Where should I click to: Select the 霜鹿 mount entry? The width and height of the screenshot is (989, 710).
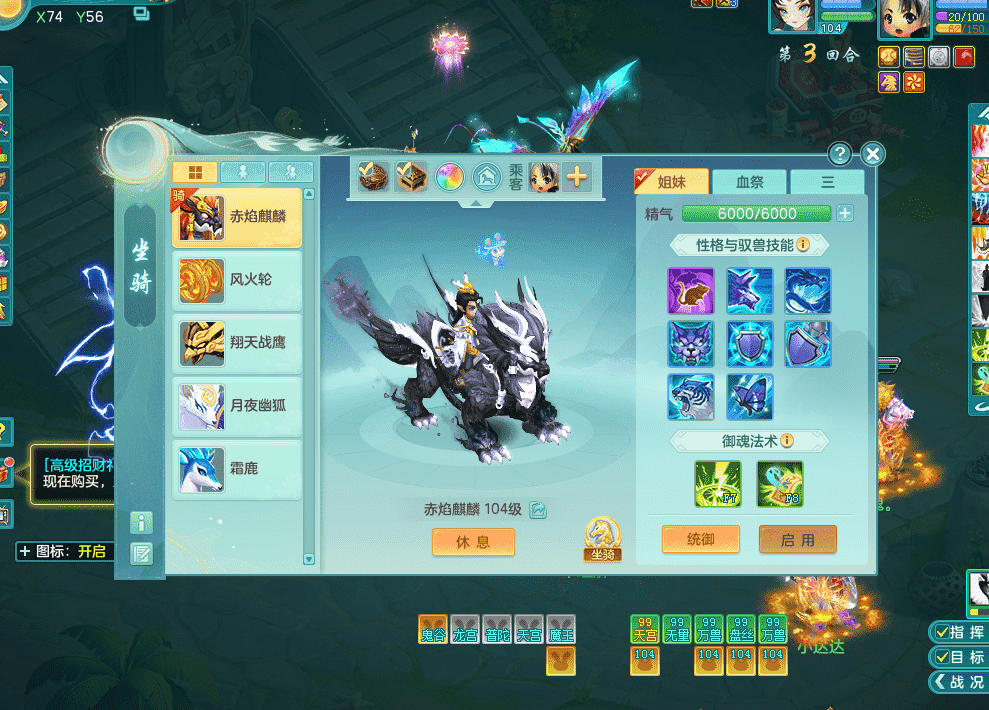coord(237,468)
